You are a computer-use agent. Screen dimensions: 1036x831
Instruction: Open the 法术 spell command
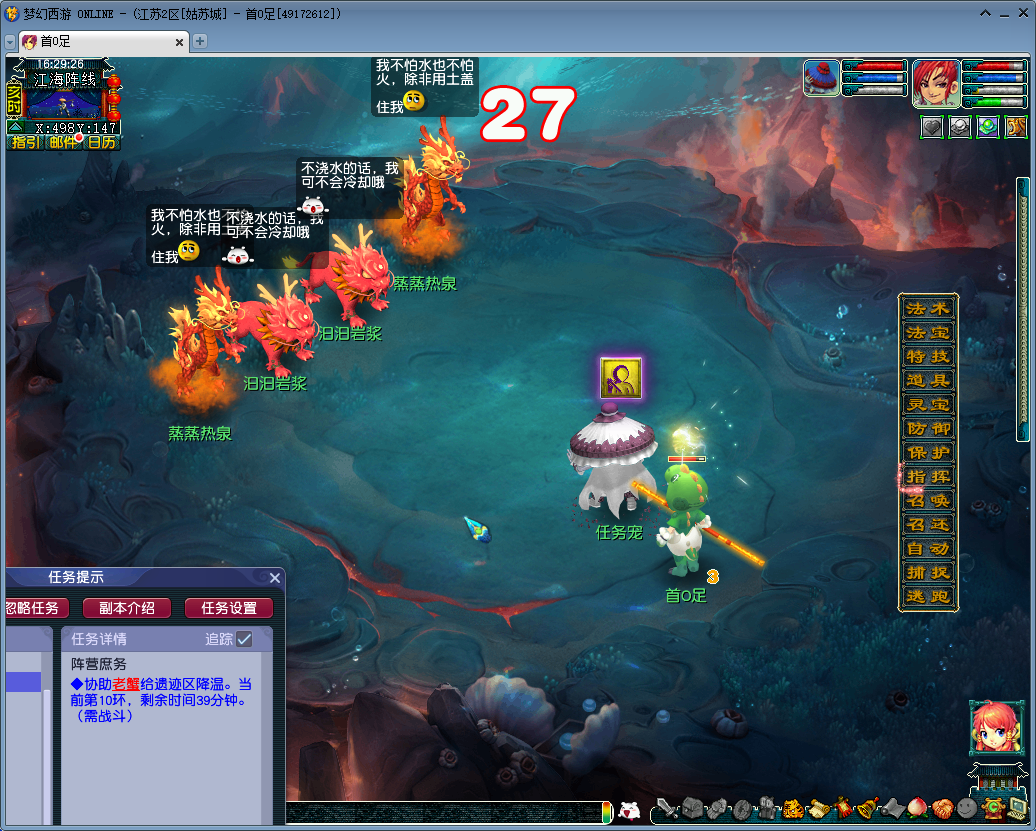(x=927, y=308)
